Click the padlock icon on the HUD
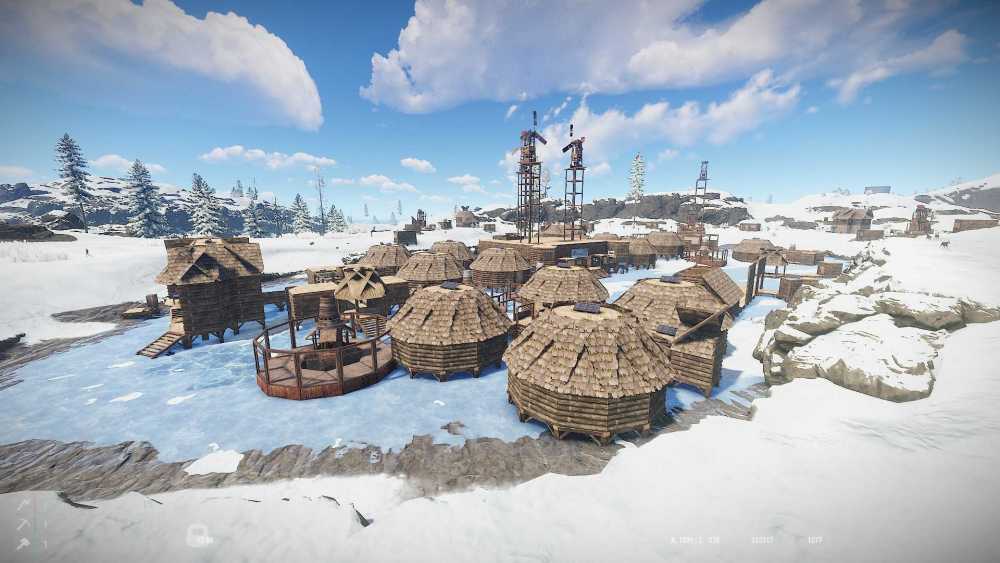This screenshot has height=563, width=1000. click(196, 536)
